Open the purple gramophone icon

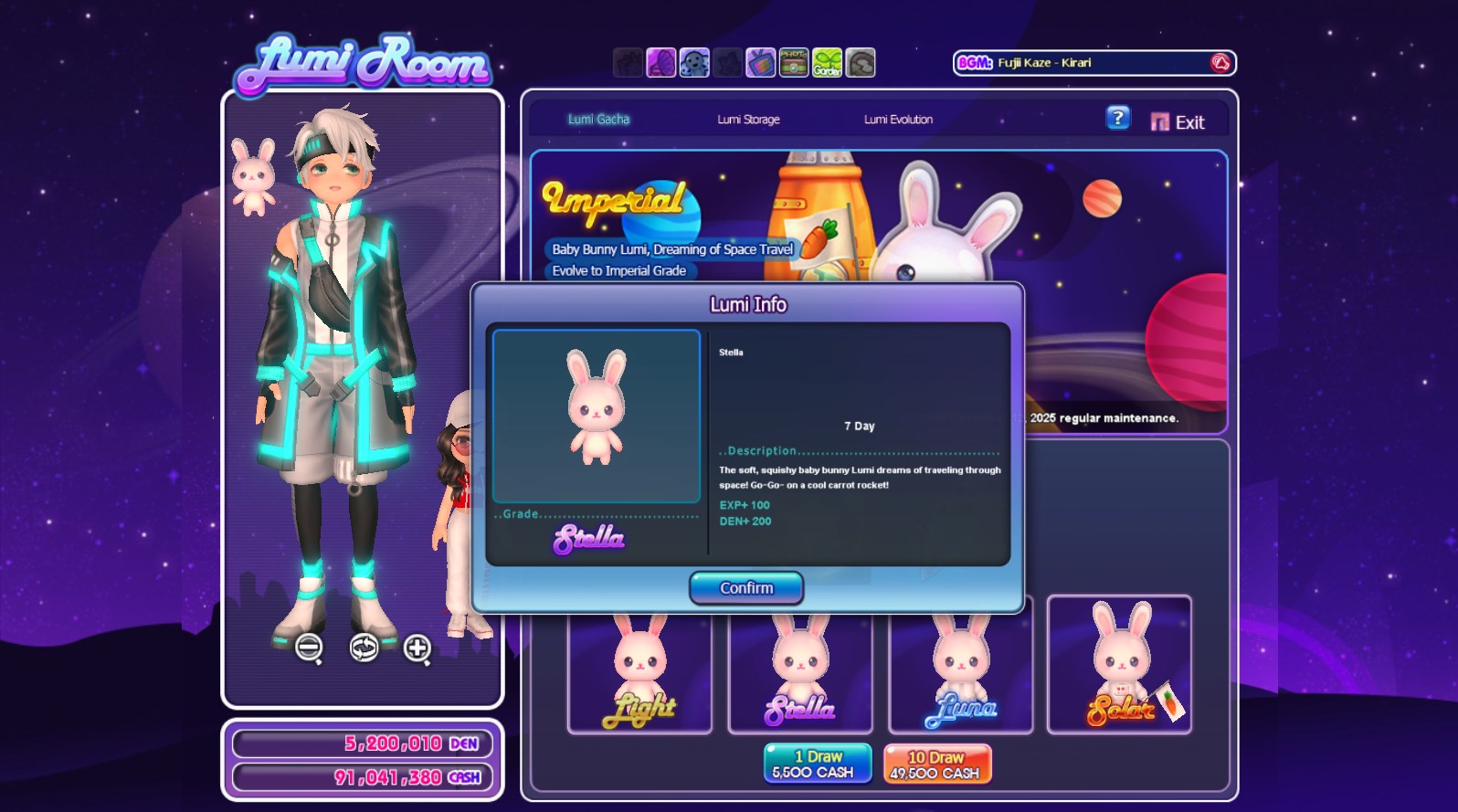(660, 63)
